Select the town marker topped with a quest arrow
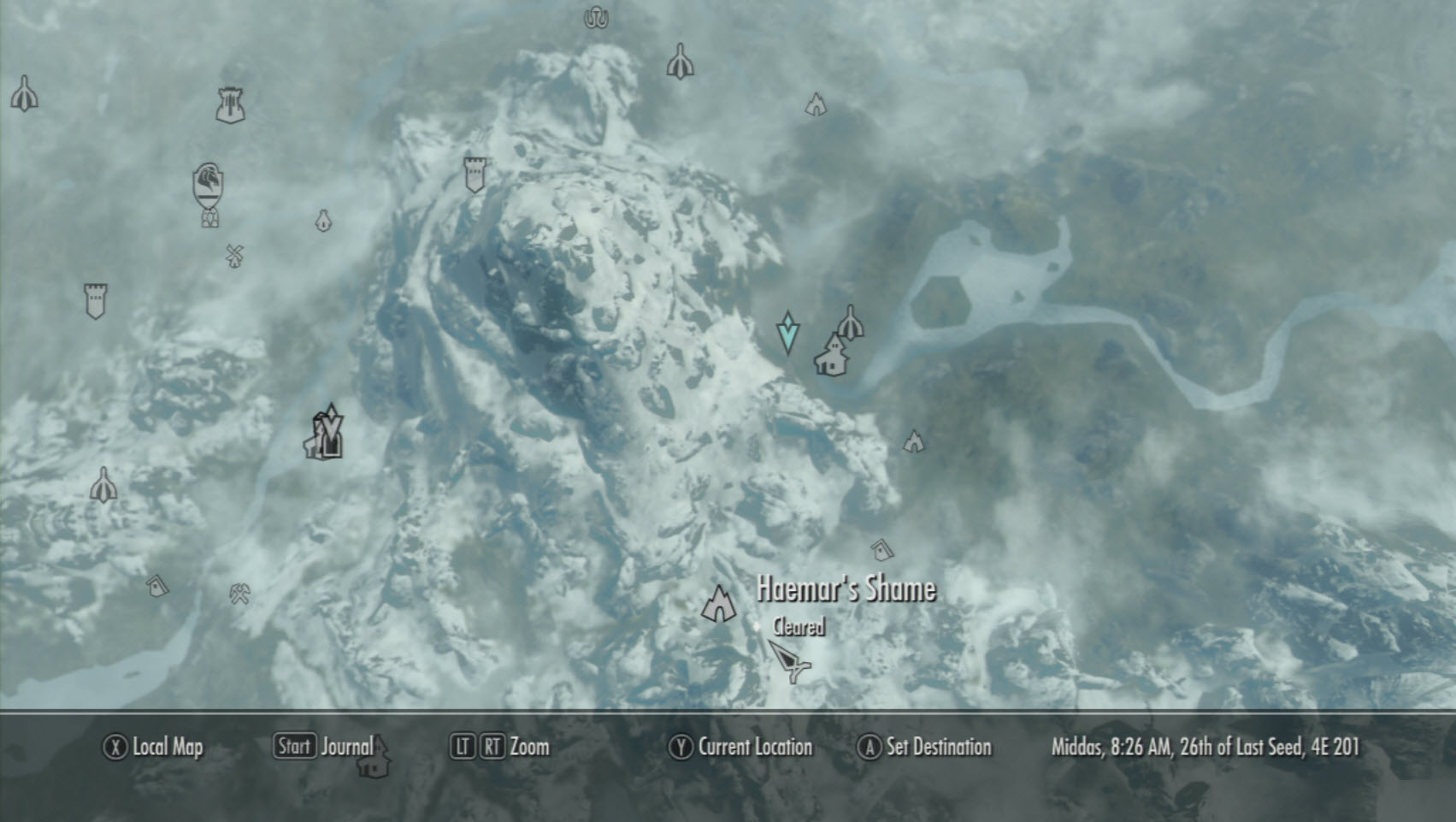1456x822 pixels. click(x=326, y=434)
